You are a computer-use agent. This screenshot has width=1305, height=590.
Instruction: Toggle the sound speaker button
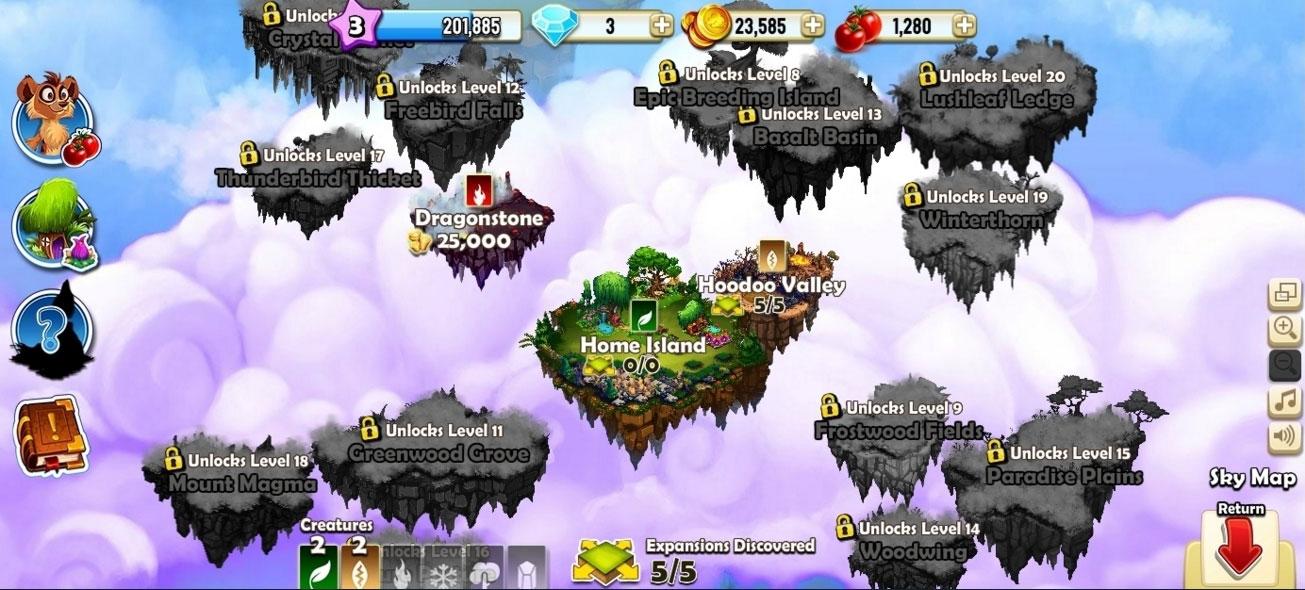tap(1284, 438)
